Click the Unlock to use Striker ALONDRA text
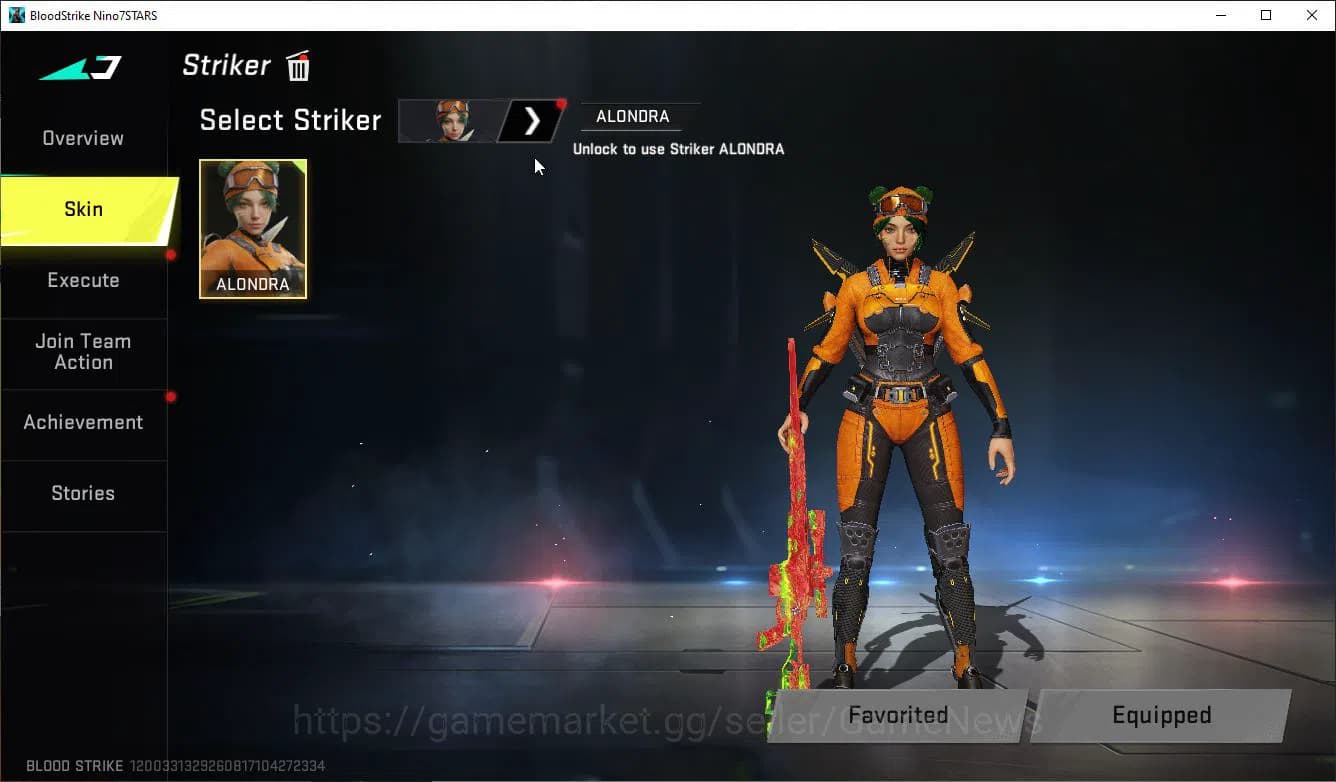The height and width of the screenshot is (782, 1336). click(680, 148)
